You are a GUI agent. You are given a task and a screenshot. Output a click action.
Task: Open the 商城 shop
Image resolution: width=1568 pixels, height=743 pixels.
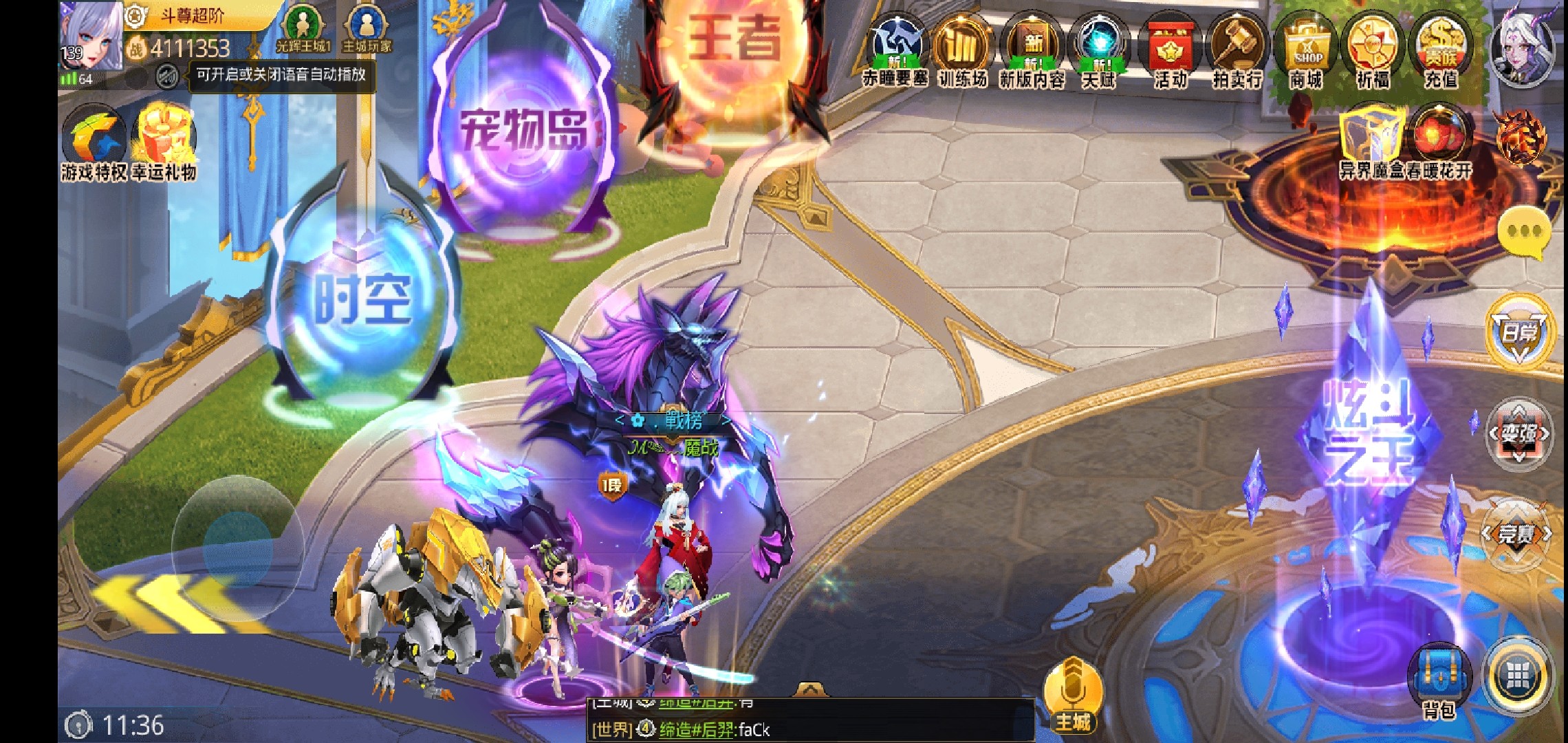1305,52
